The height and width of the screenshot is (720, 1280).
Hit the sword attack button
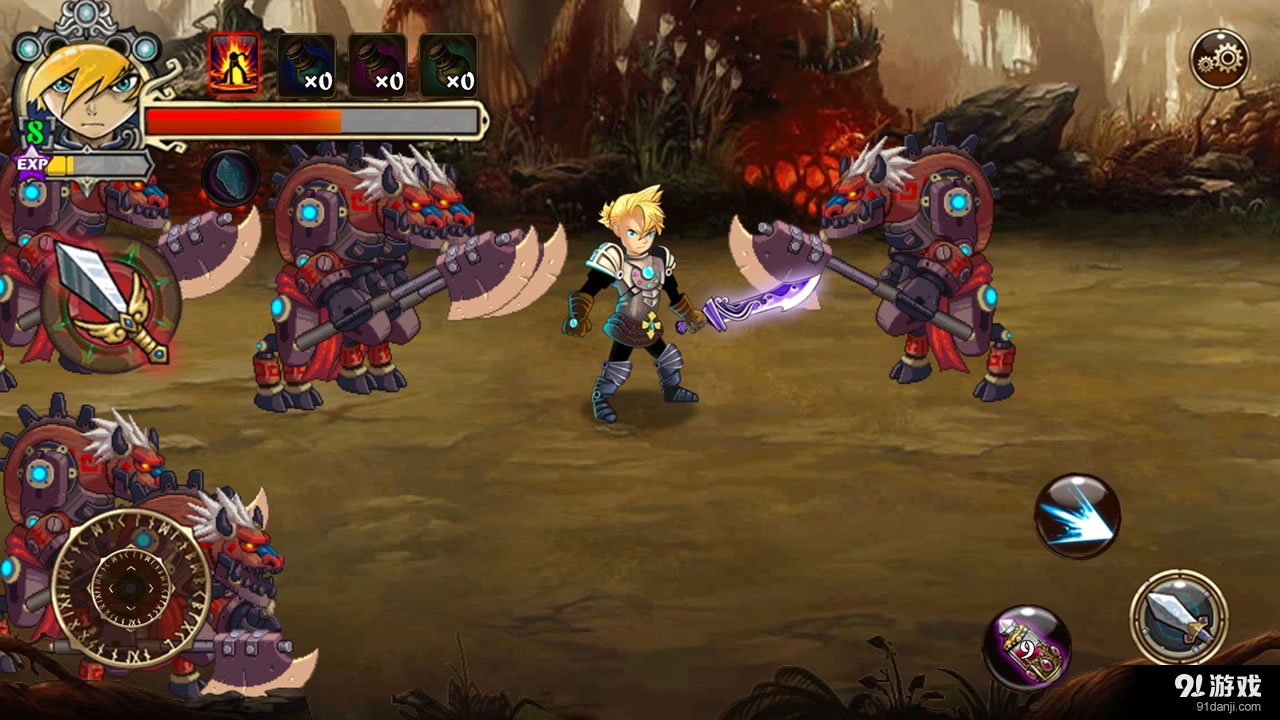coord(1179,616)
